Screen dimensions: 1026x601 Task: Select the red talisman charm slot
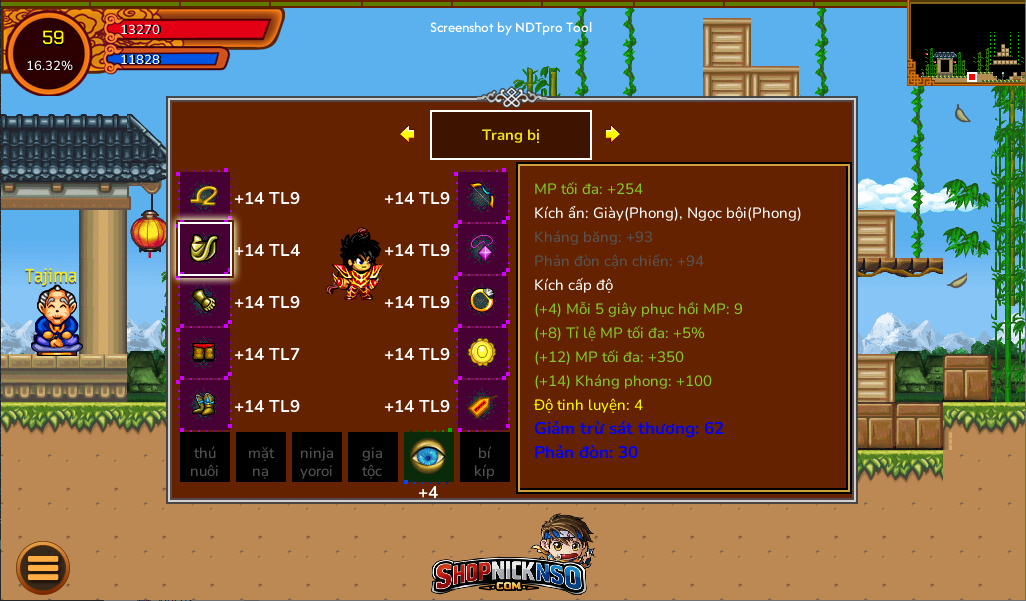(x=483, y=406)
